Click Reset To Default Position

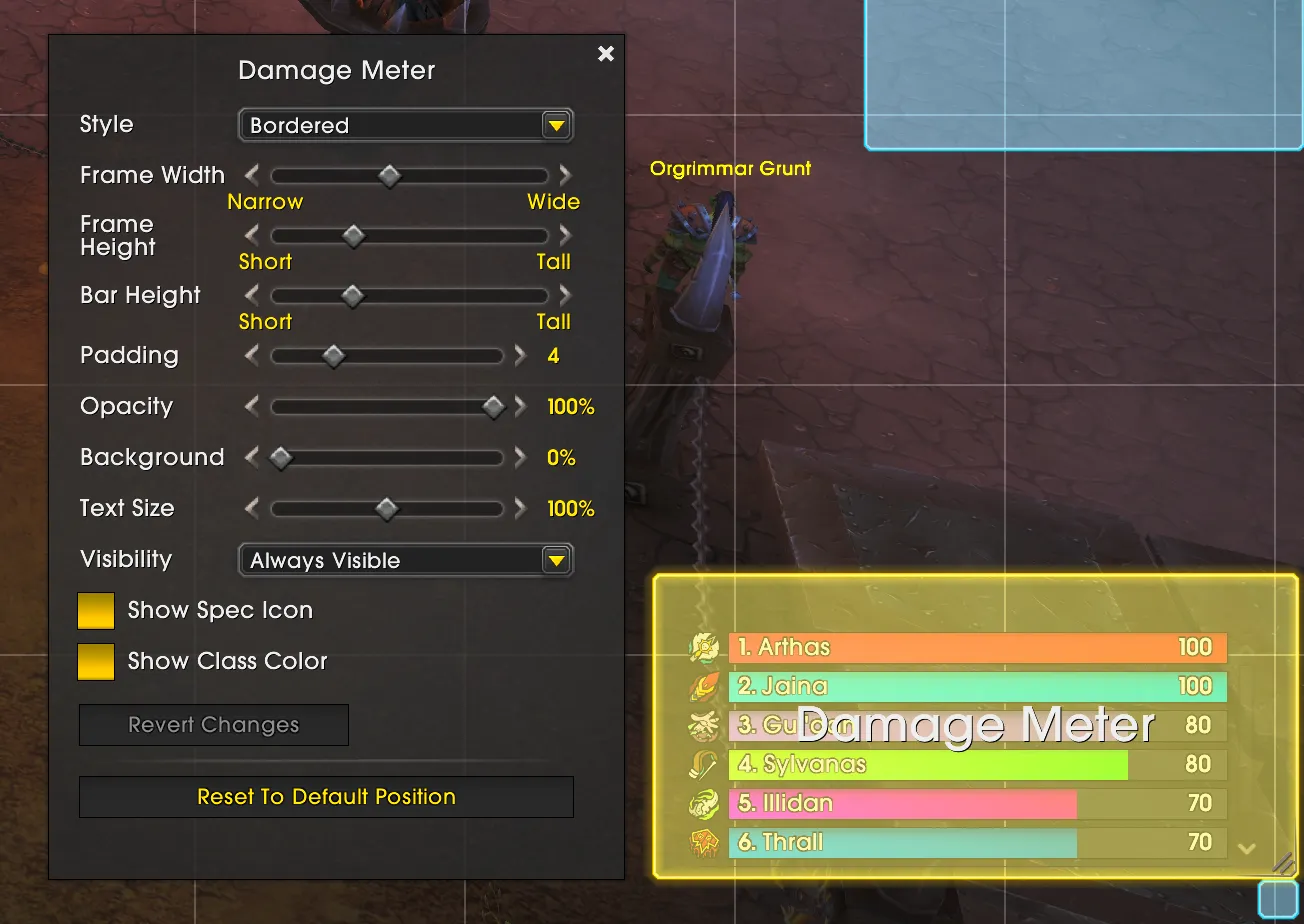(326, 797)
